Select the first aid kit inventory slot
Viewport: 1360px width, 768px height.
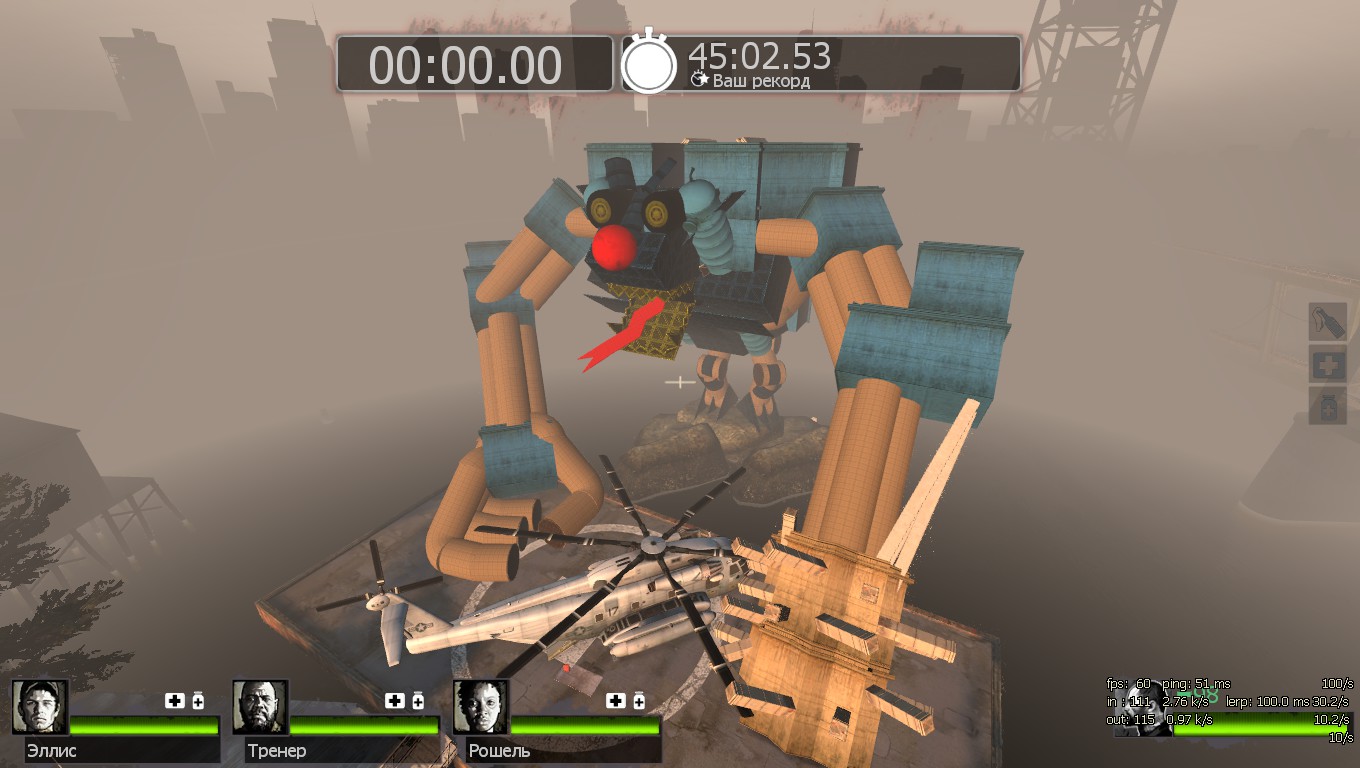click(1328, 364)
